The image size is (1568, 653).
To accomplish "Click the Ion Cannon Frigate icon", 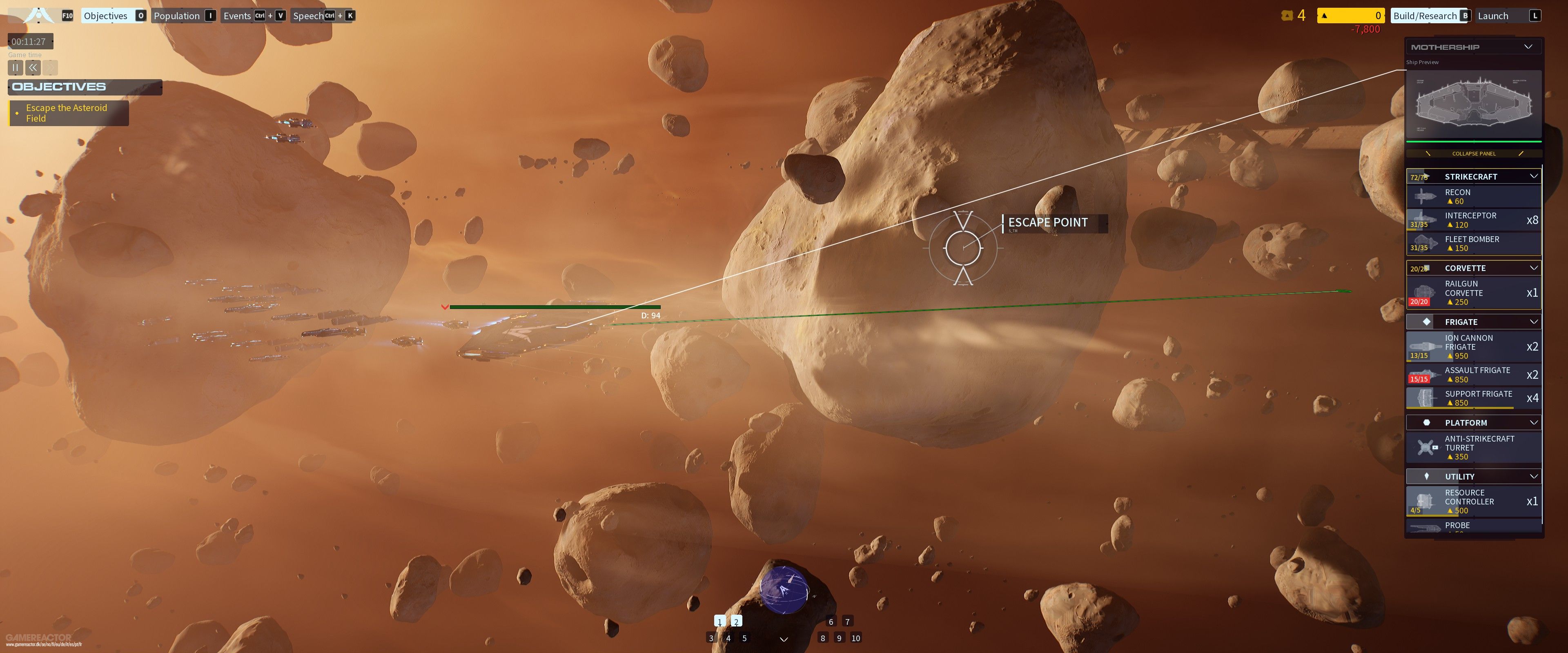I will coord(1425,346).
